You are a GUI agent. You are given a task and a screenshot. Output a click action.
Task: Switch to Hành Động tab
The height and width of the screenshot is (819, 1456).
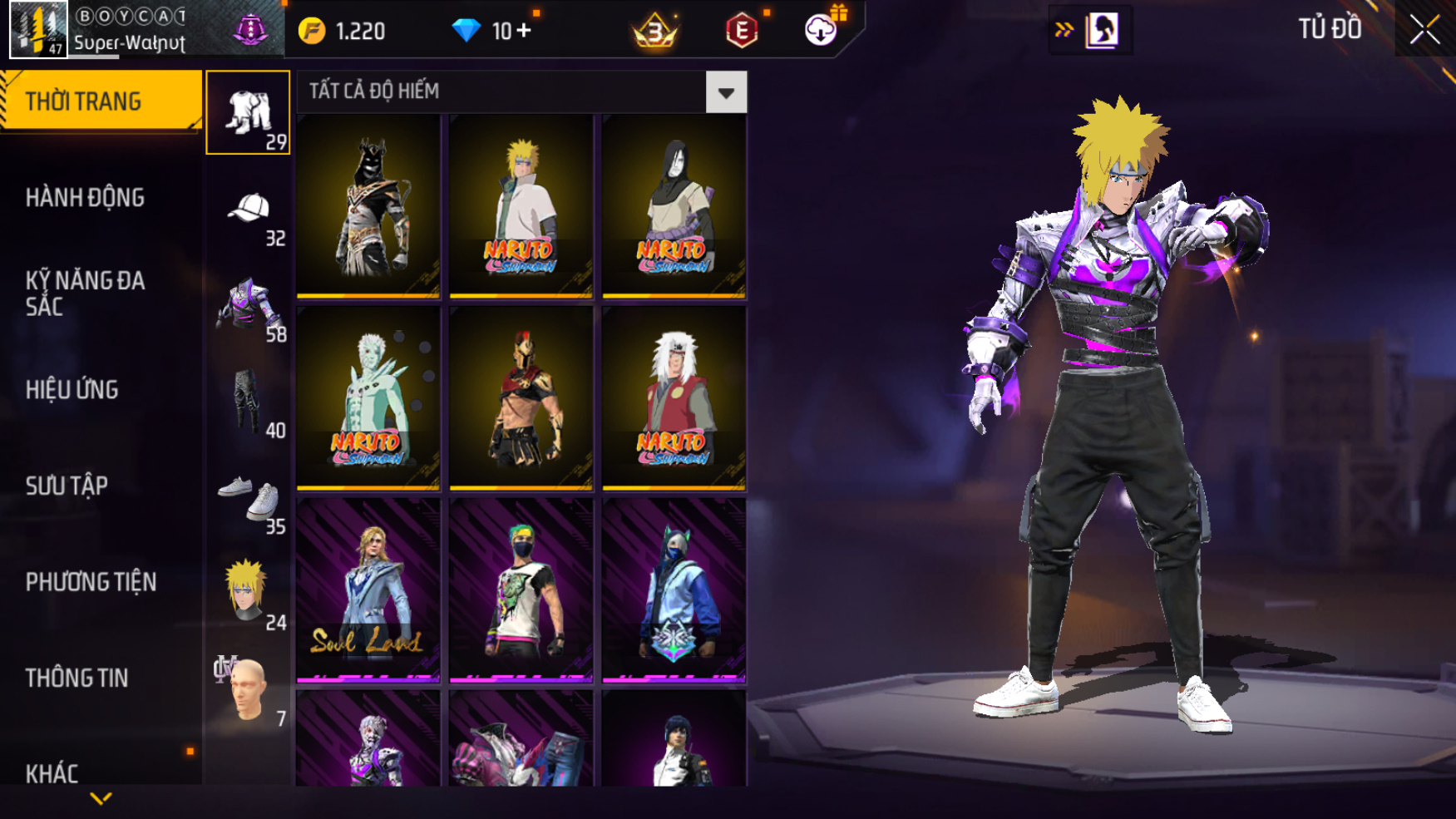tap(85, 198)
